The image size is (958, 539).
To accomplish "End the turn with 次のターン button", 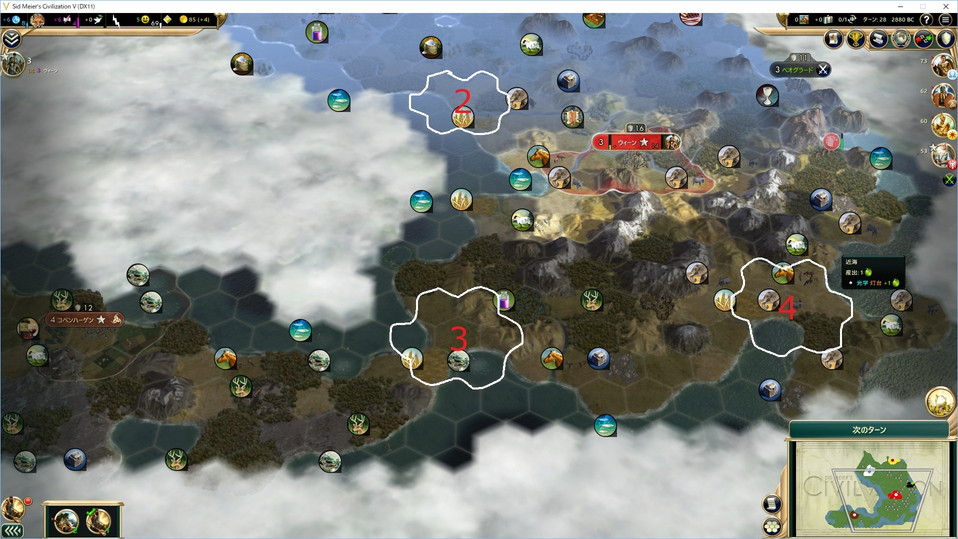I will 868,429.
